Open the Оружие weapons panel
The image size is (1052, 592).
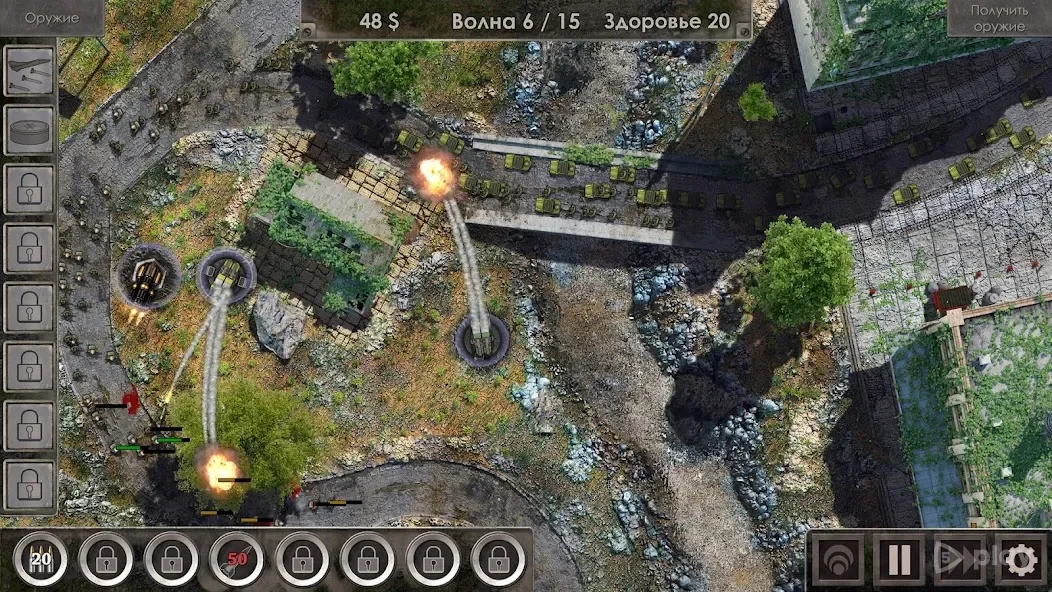[x=51, y=18]
